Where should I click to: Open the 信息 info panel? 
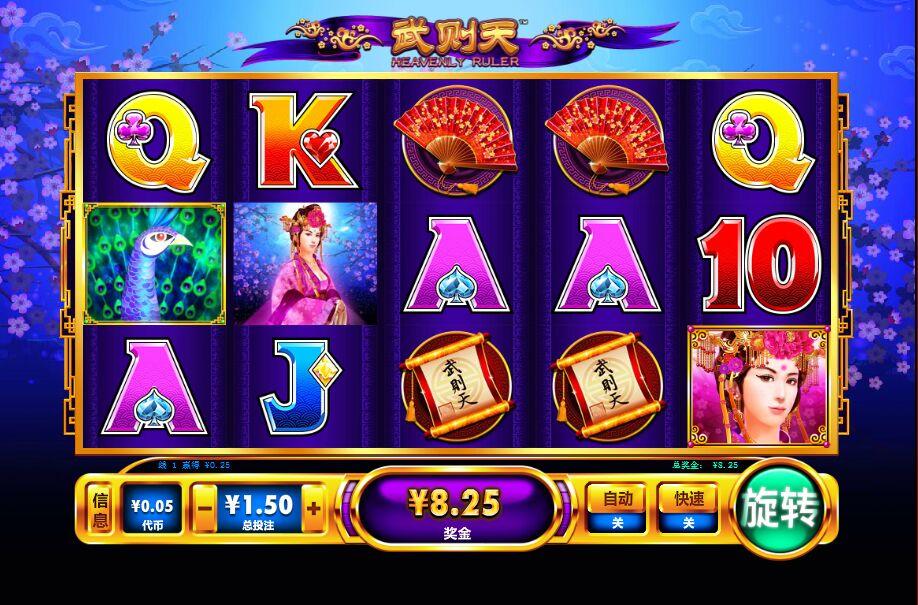pos(100,509)
